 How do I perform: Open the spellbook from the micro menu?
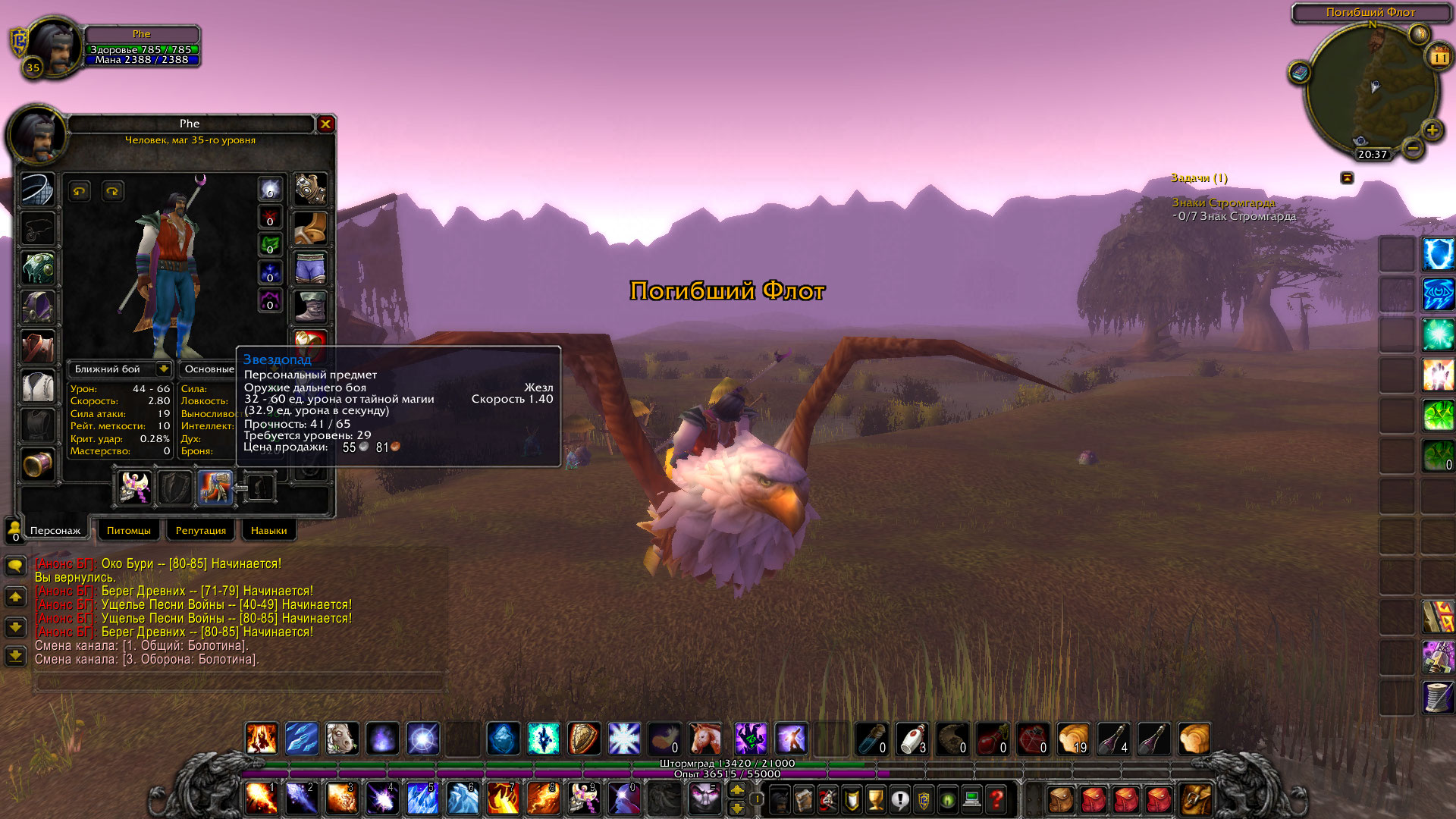802,800
